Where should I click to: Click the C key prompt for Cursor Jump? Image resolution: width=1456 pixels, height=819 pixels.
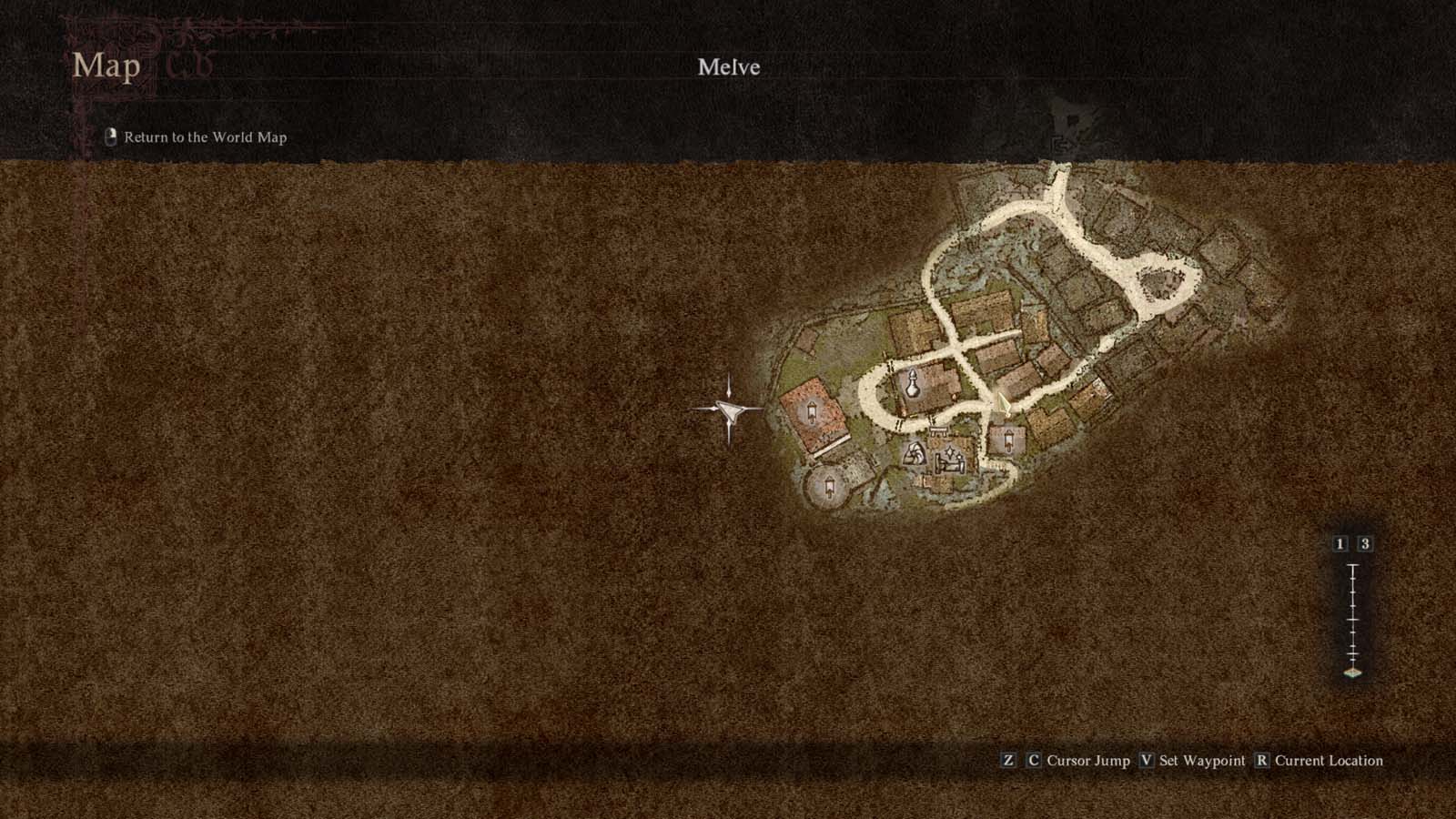pos(1032,761)
